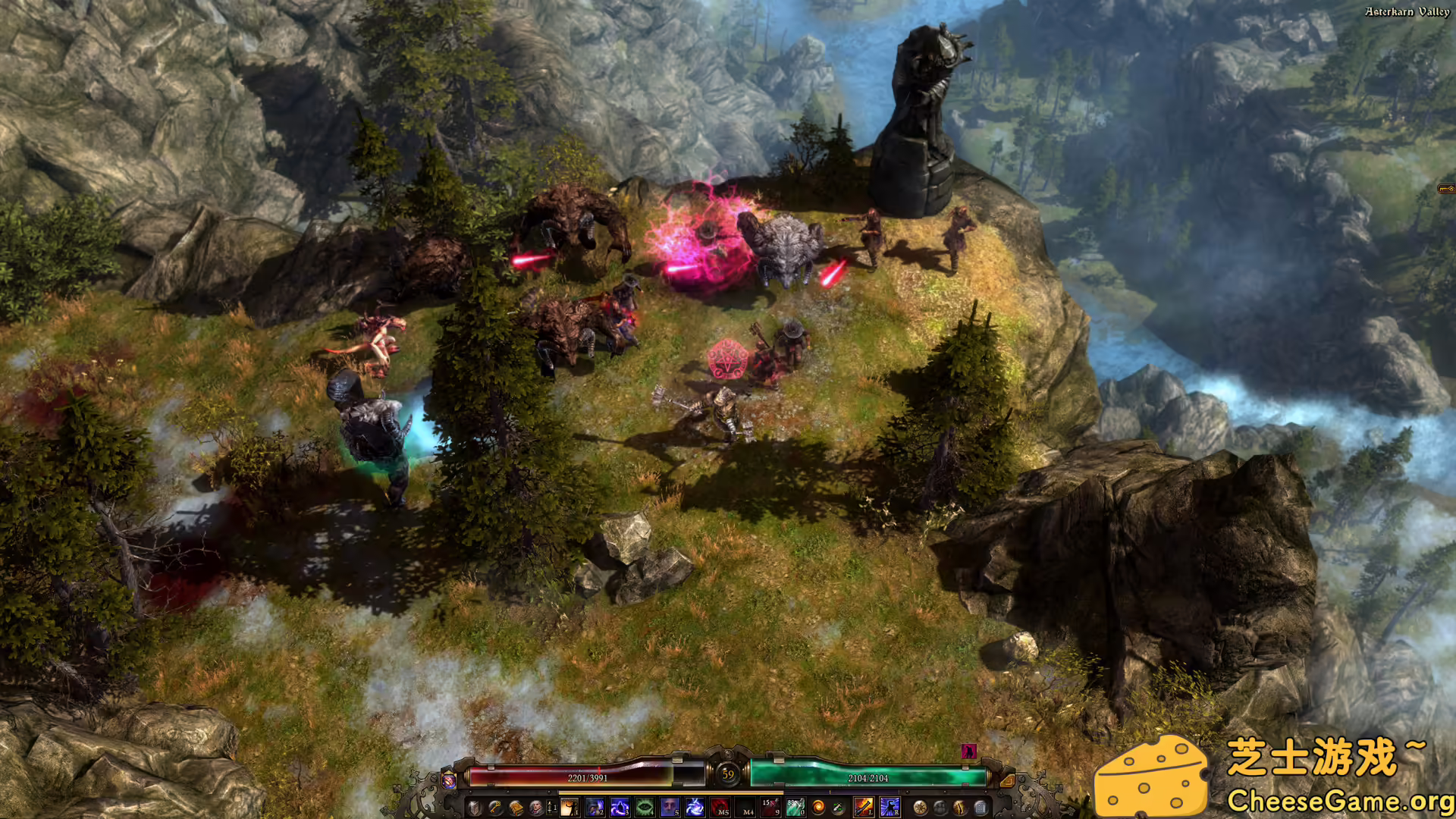Screen dimensions: 1456x819
Task: Click the golden key icon in the bottom bar
Action: point(494,808)
